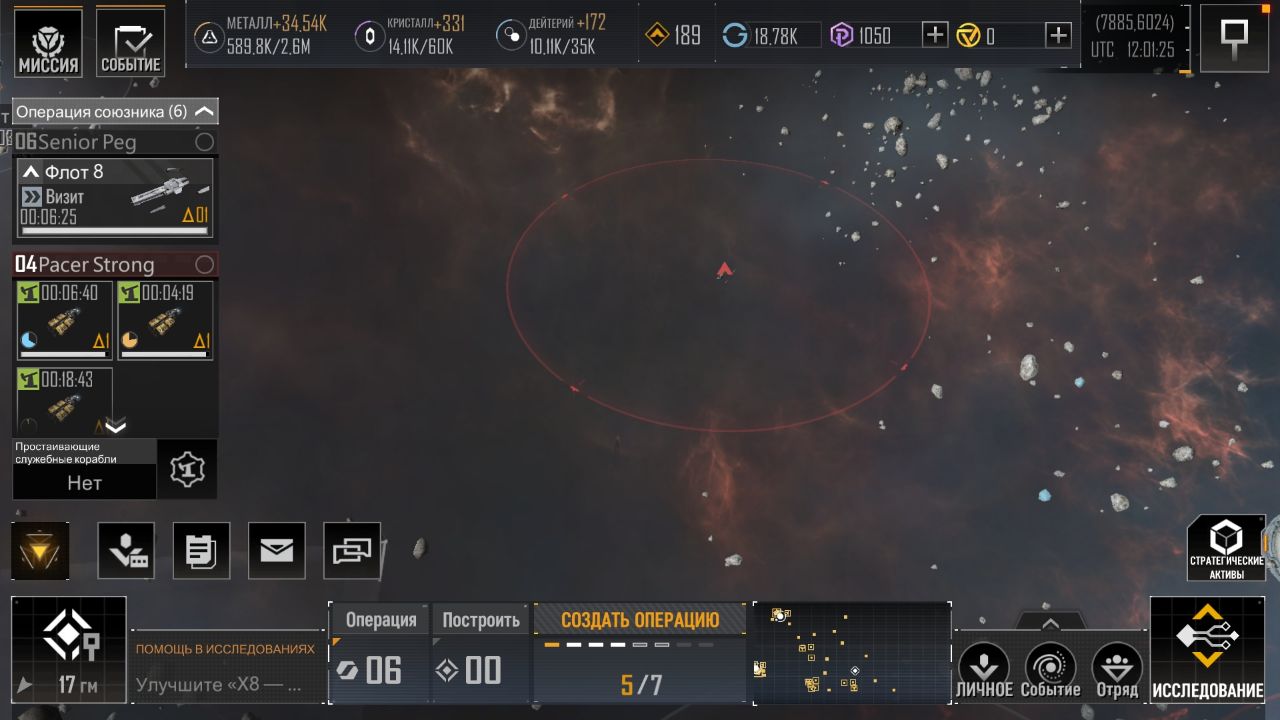Open the mail envelope icon
Screen dimensions: 1280x720
pos(276,550)
